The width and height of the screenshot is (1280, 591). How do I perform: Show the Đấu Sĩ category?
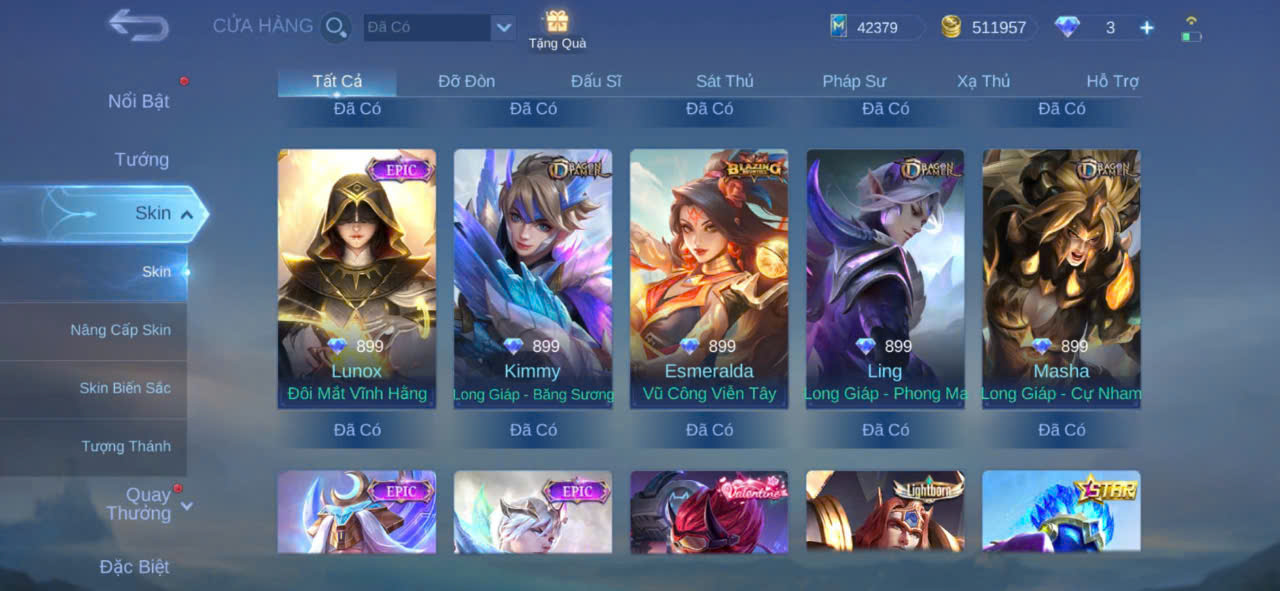pyautogui.click(x=596, y=81)
